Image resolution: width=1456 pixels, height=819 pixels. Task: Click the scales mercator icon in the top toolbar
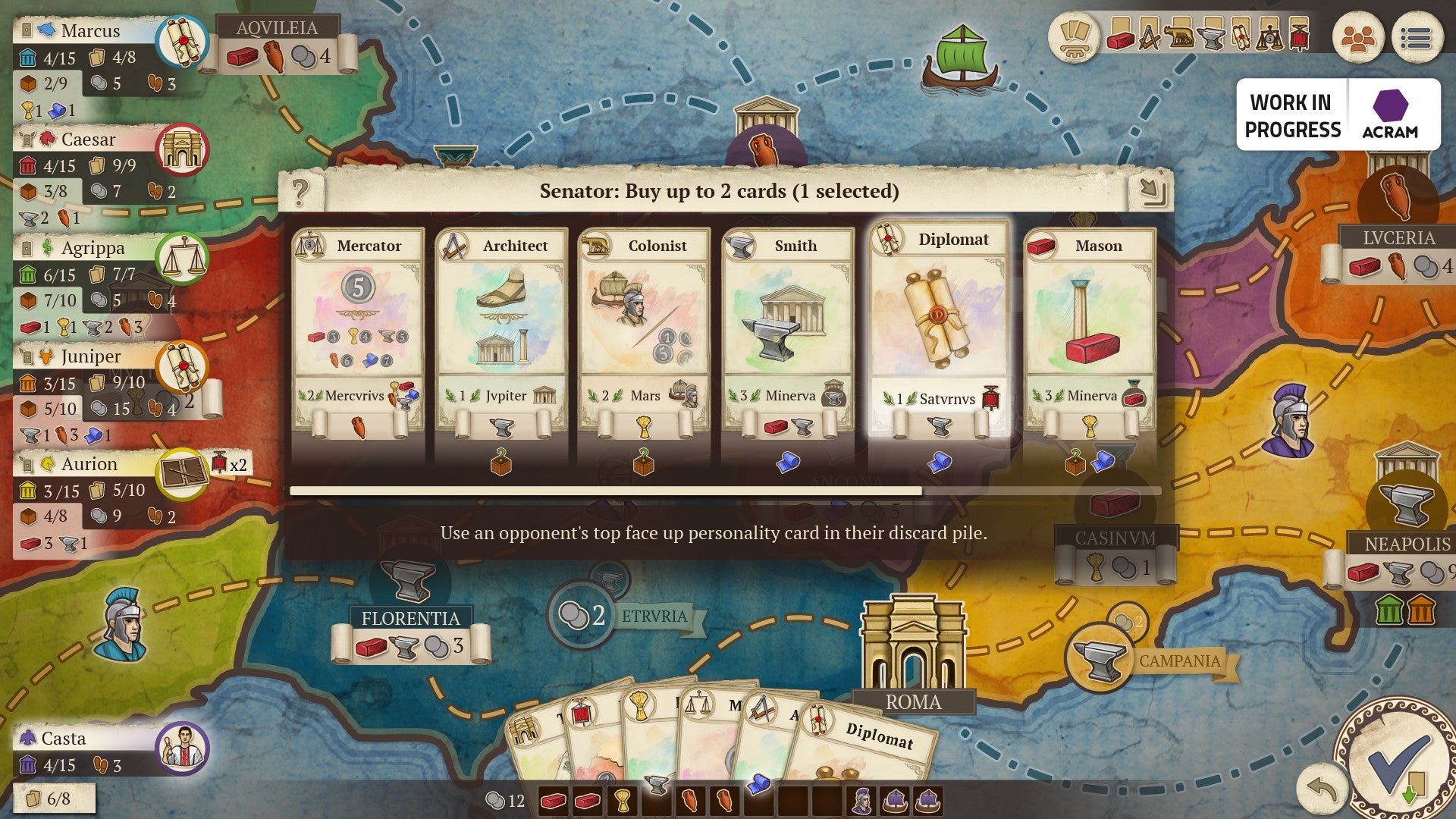click(1269, 38)
